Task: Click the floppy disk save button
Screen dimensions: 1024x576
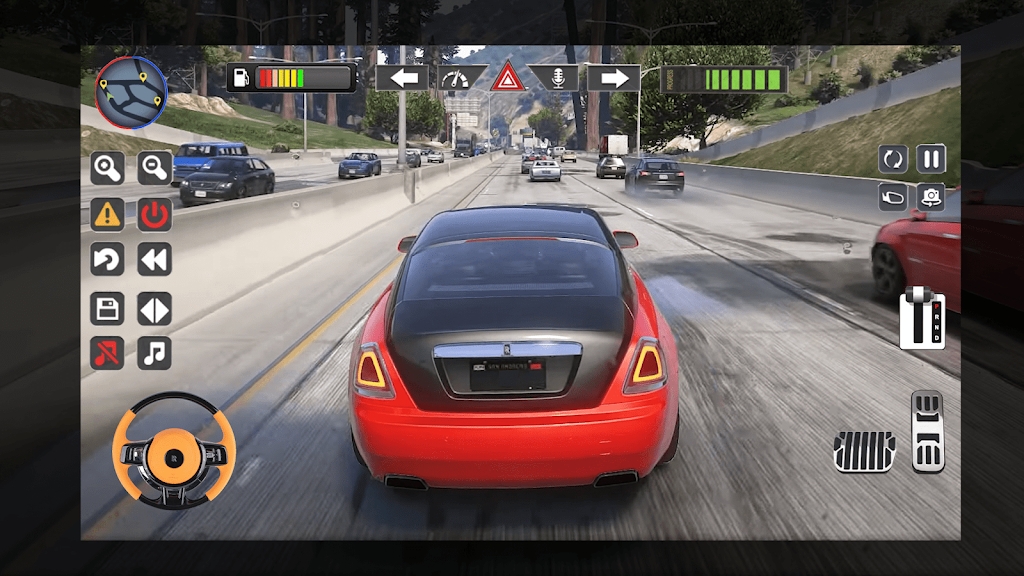Action: [107, 308]
